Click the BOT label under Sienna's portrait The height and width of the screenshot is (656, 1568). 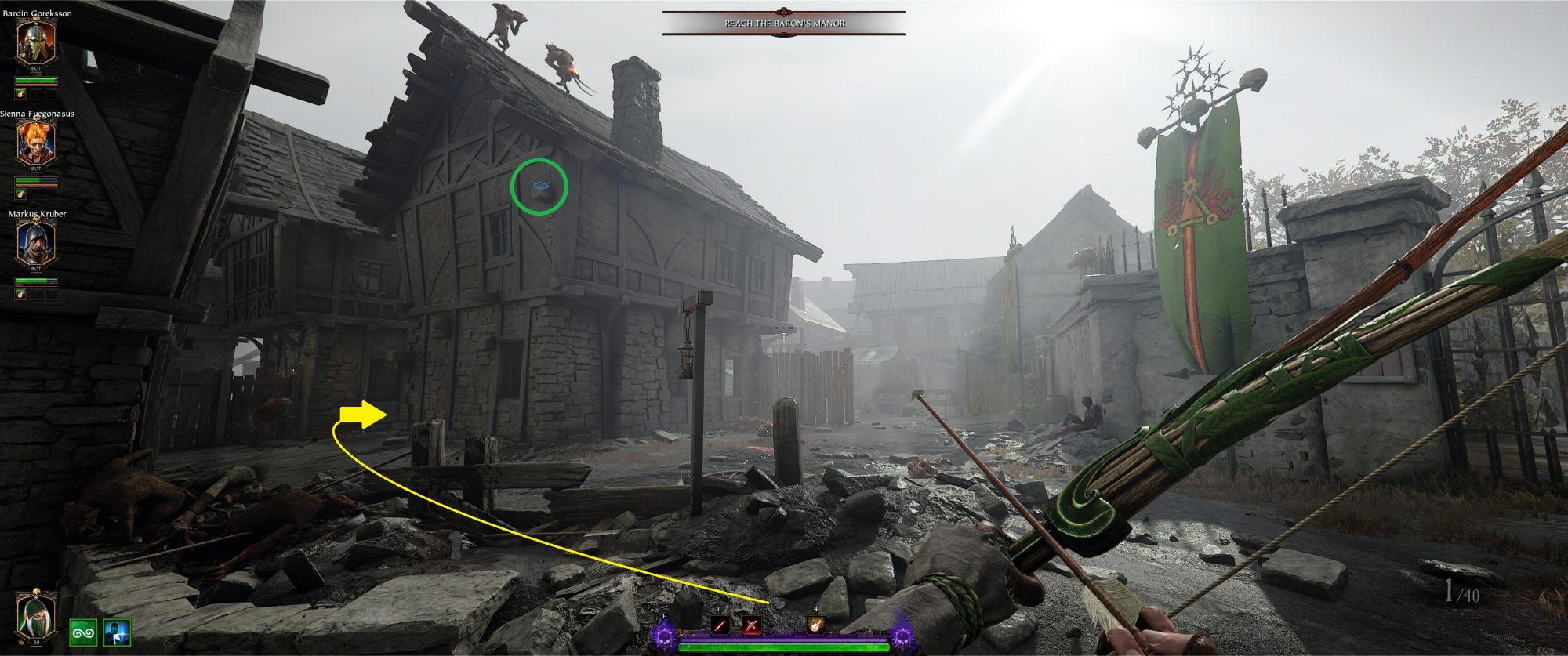pyautogui.click(x=34, y=169)
